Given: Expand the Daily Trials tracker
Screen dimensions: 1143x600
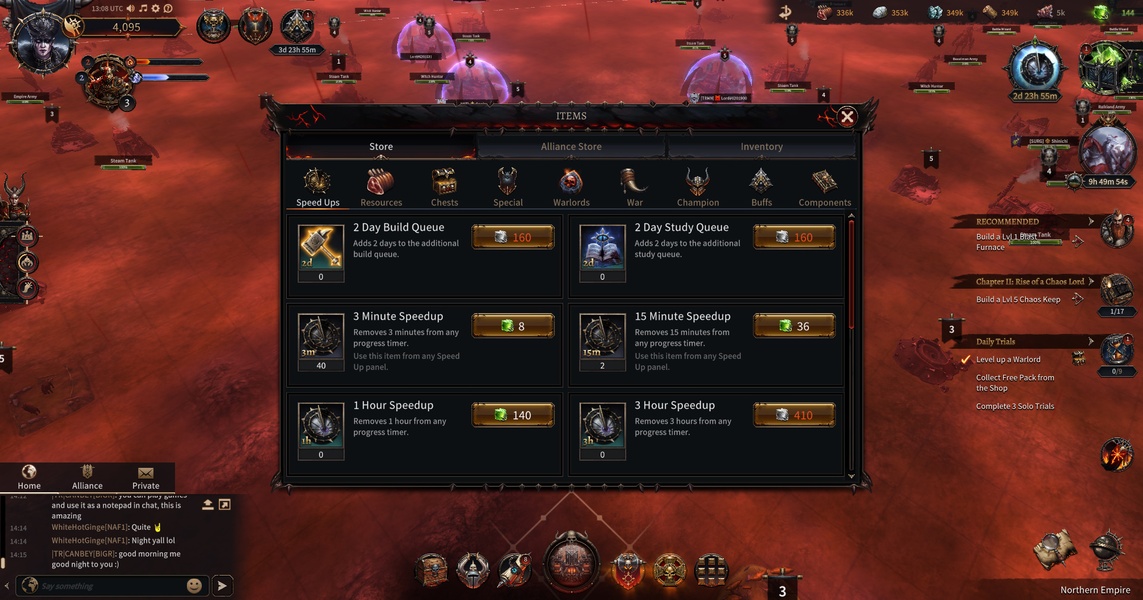Looking at the screenshot, I should pyautogui.click(x=1091, y=342).
